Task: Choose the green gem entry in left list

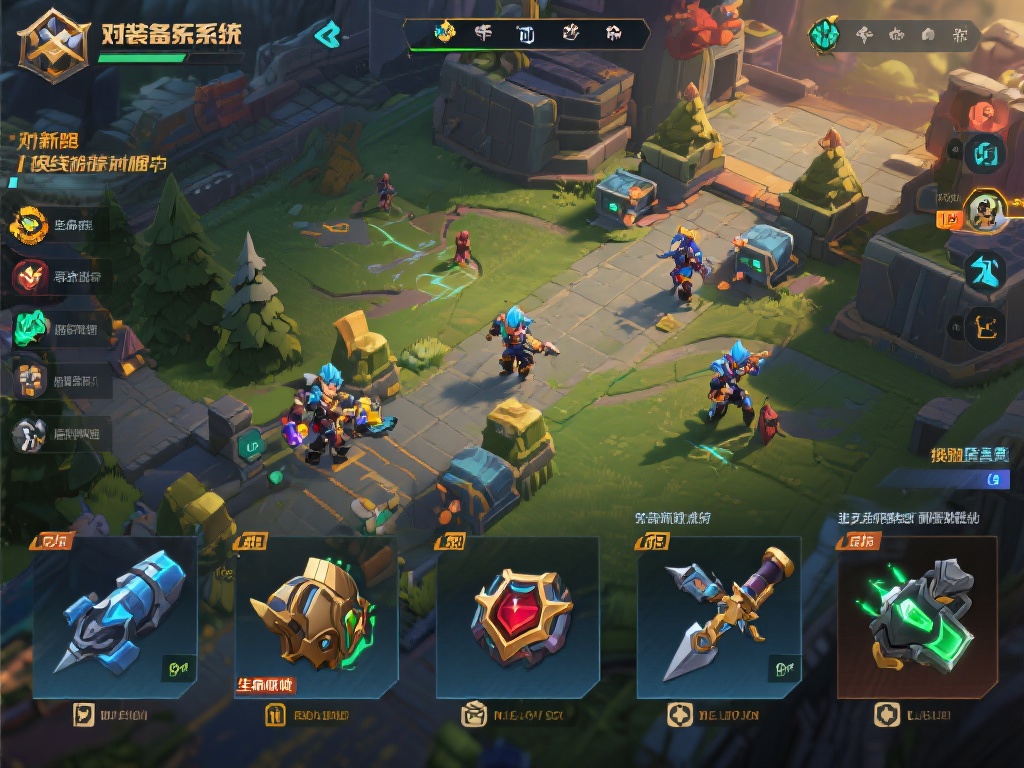Action: click(x=30, y=327)
